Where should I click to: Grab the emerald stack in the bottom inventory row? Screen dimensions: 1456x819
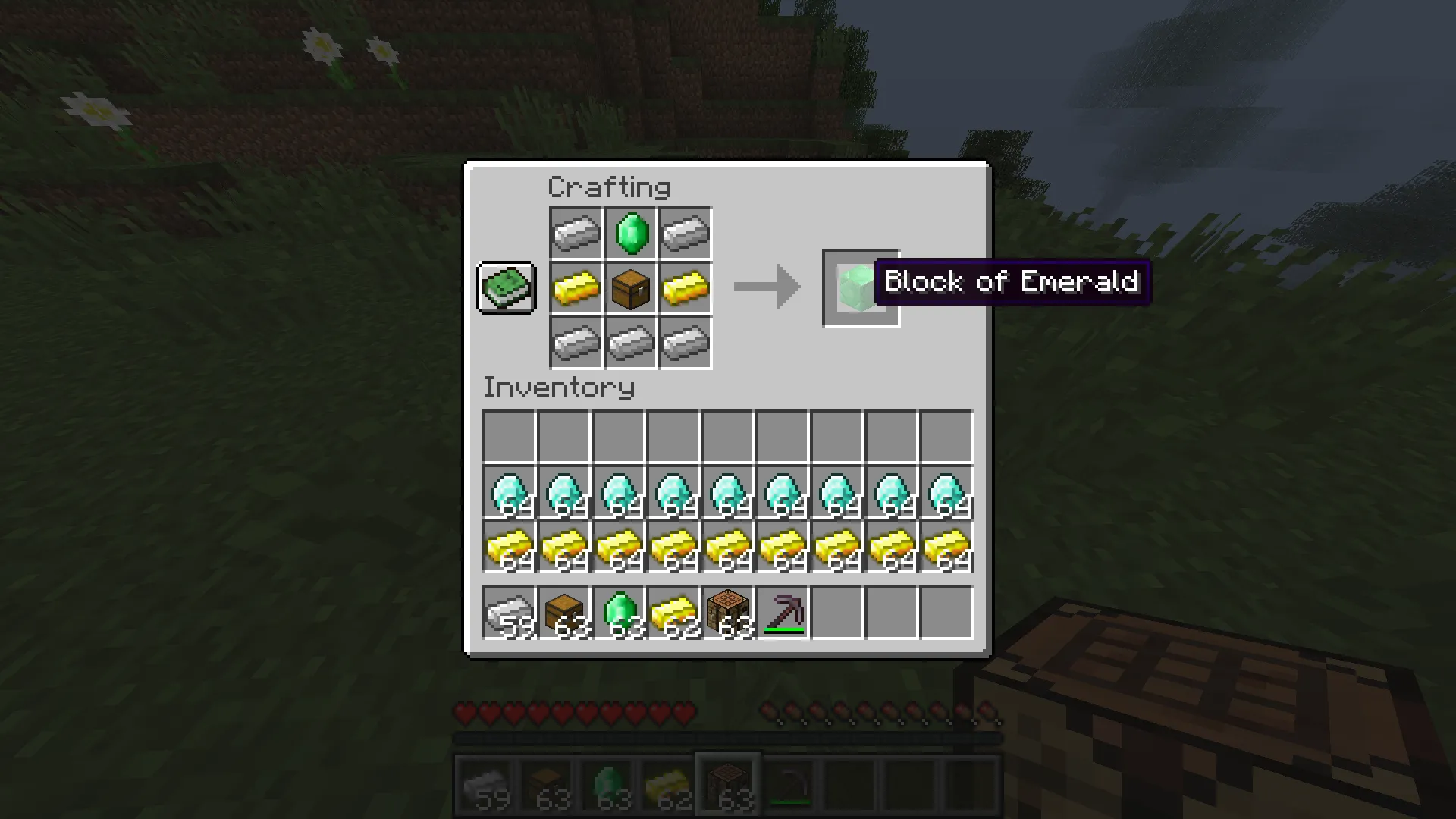click(619, 613)
